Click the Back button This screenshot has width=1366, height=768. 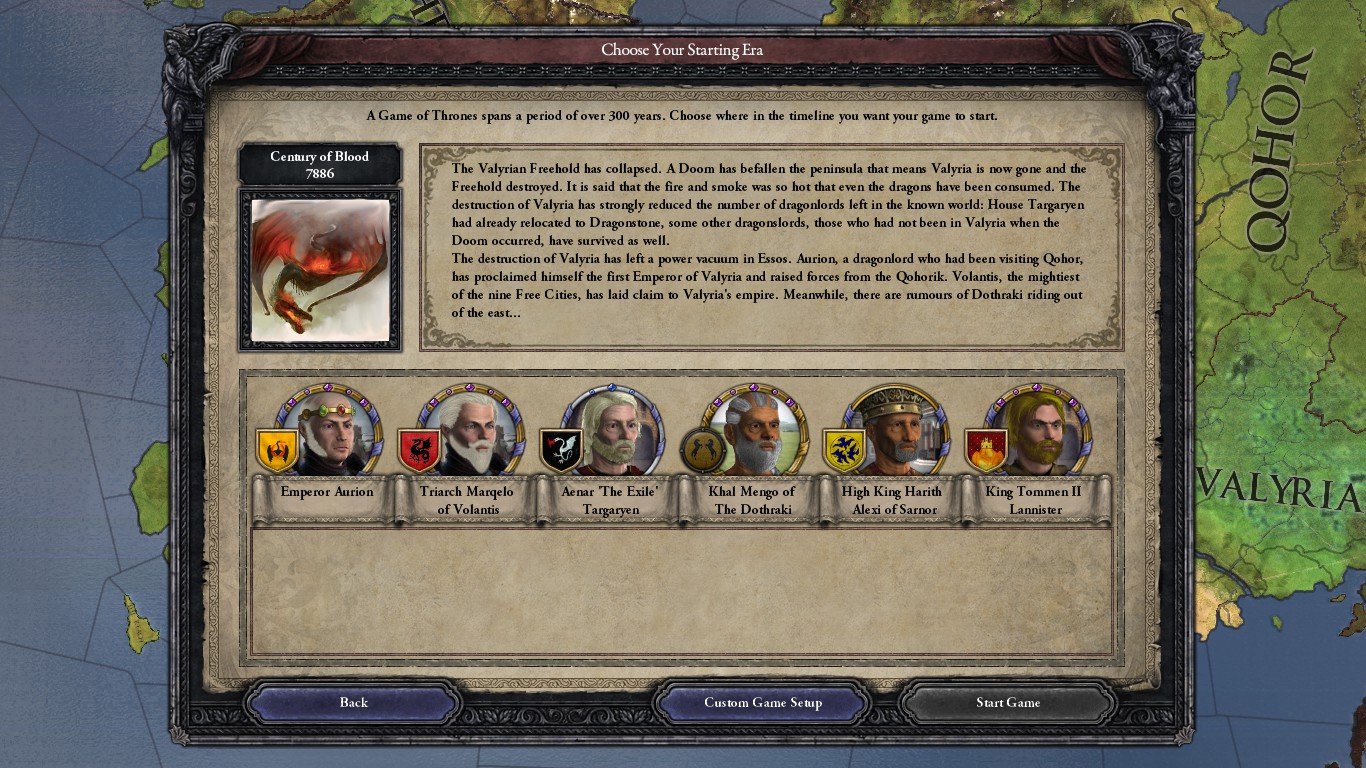(354, 702)
